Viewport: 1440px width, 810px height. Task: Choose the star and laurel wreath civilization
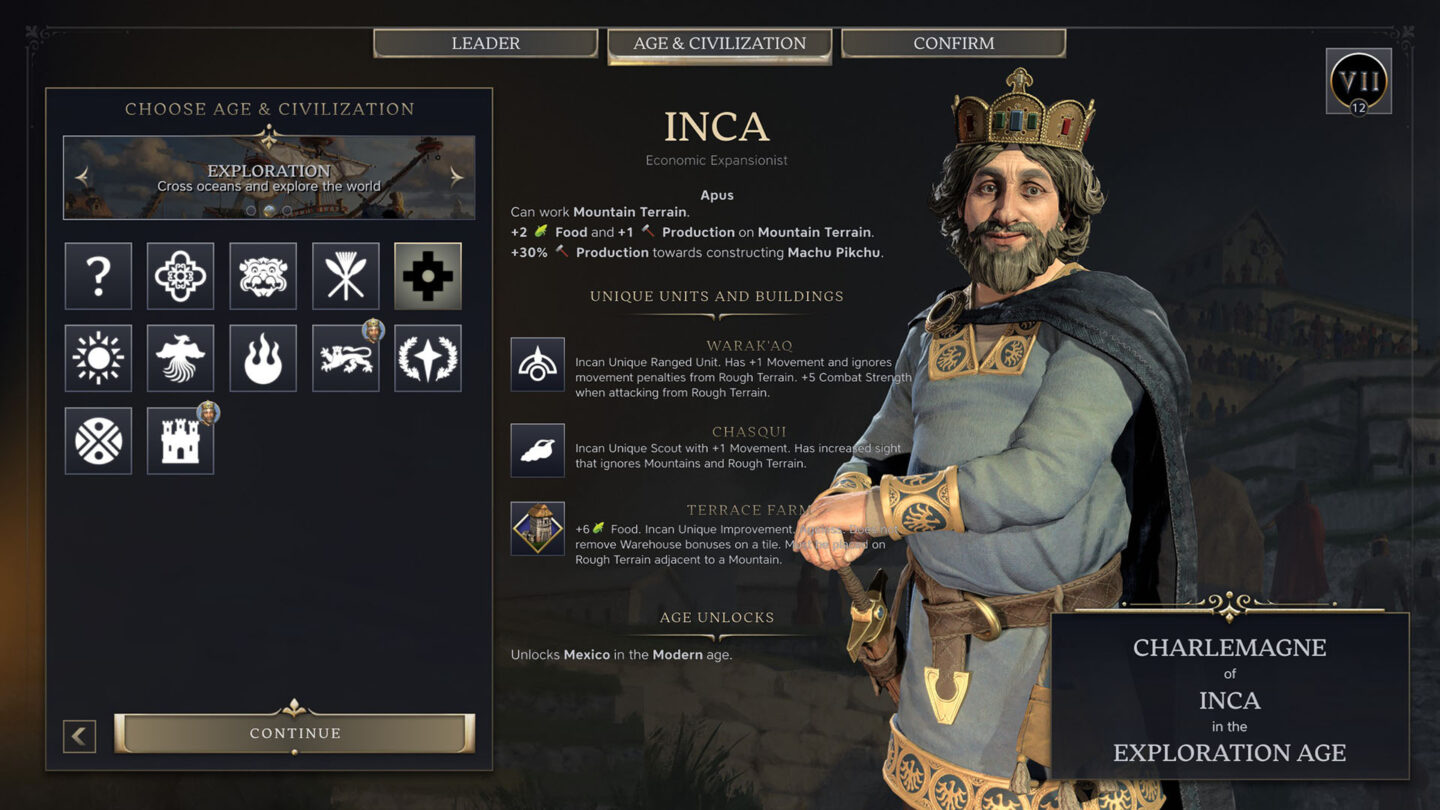click(427, 358)
